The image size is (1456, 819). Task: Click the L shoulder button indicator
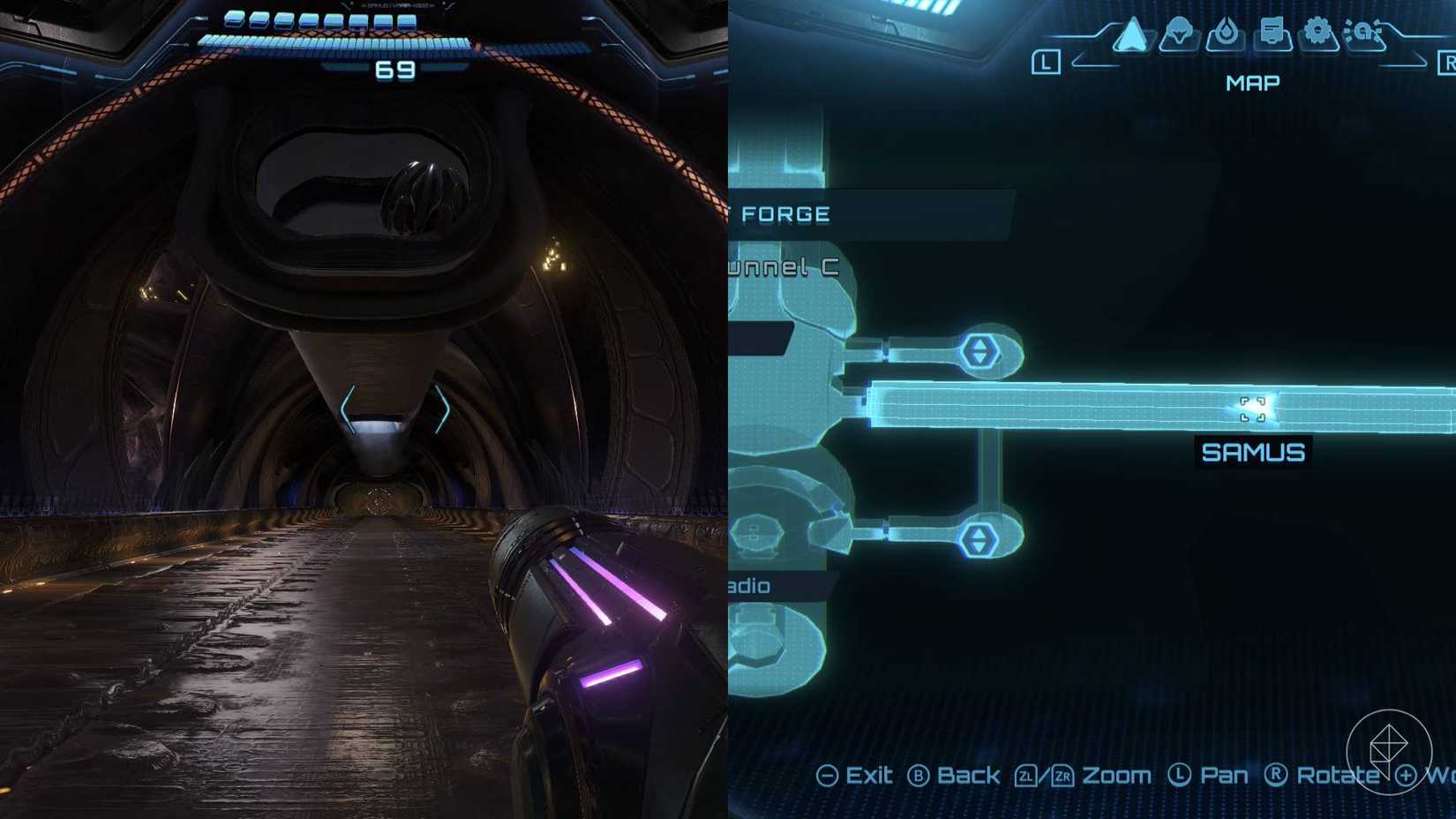click(1047, 62)
